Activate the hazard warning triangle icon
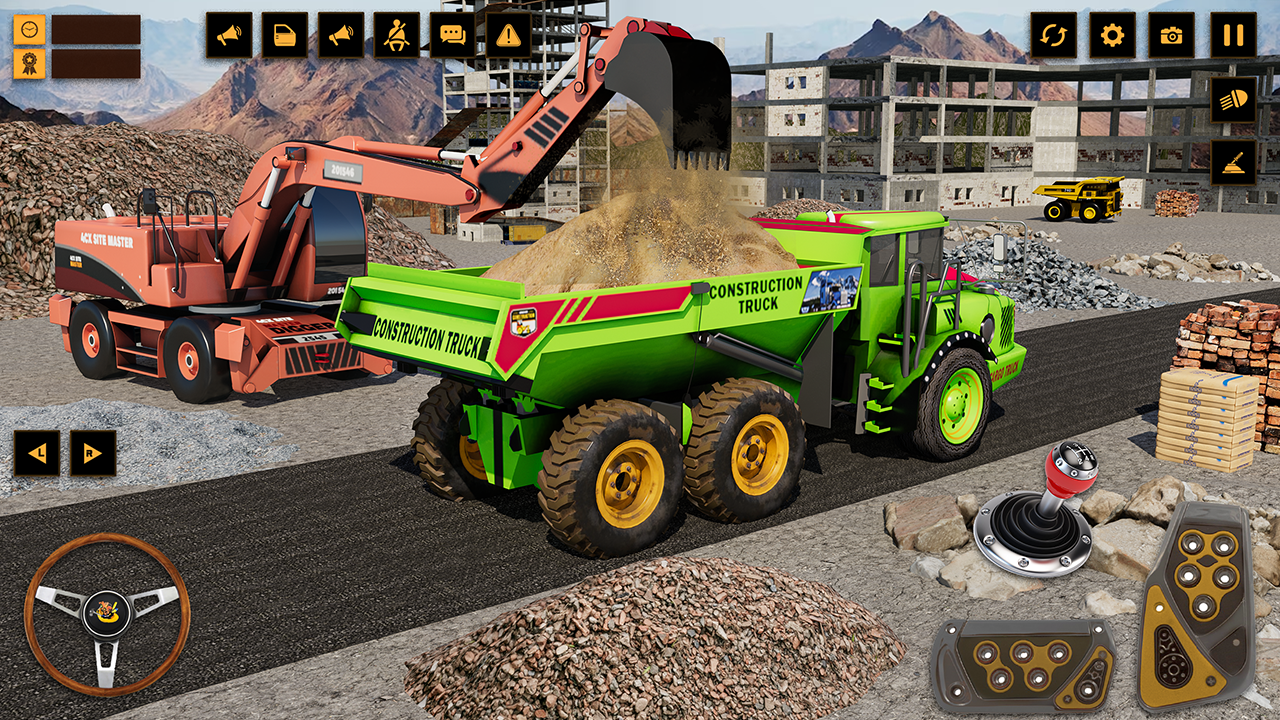 [508, 33]
